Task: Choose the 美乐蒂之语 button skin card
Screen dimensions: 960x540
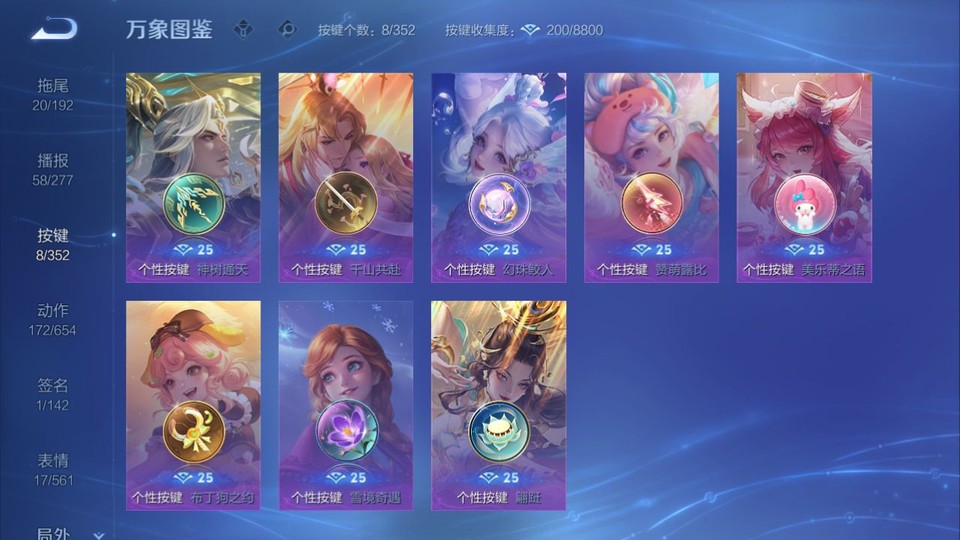Action: [x=804, y=177]
